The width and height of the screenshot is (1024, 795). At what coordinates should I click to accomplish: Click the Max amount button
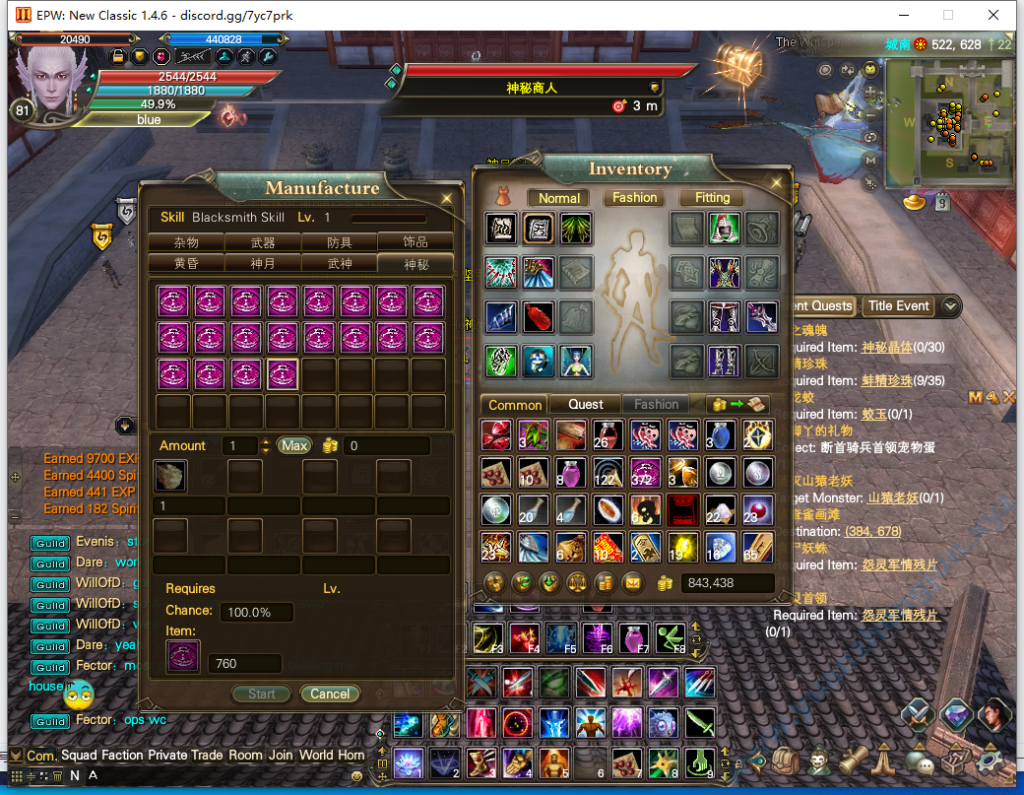[x=294, y=446]
